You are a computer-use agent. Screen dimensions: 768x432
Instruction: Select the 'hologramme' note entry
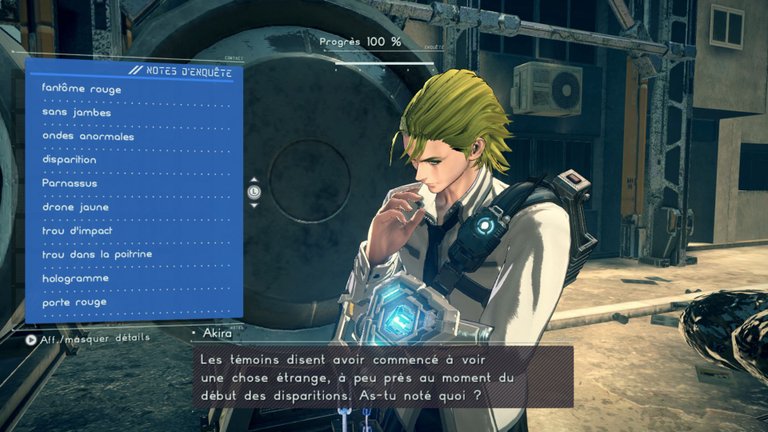point(75,278)
